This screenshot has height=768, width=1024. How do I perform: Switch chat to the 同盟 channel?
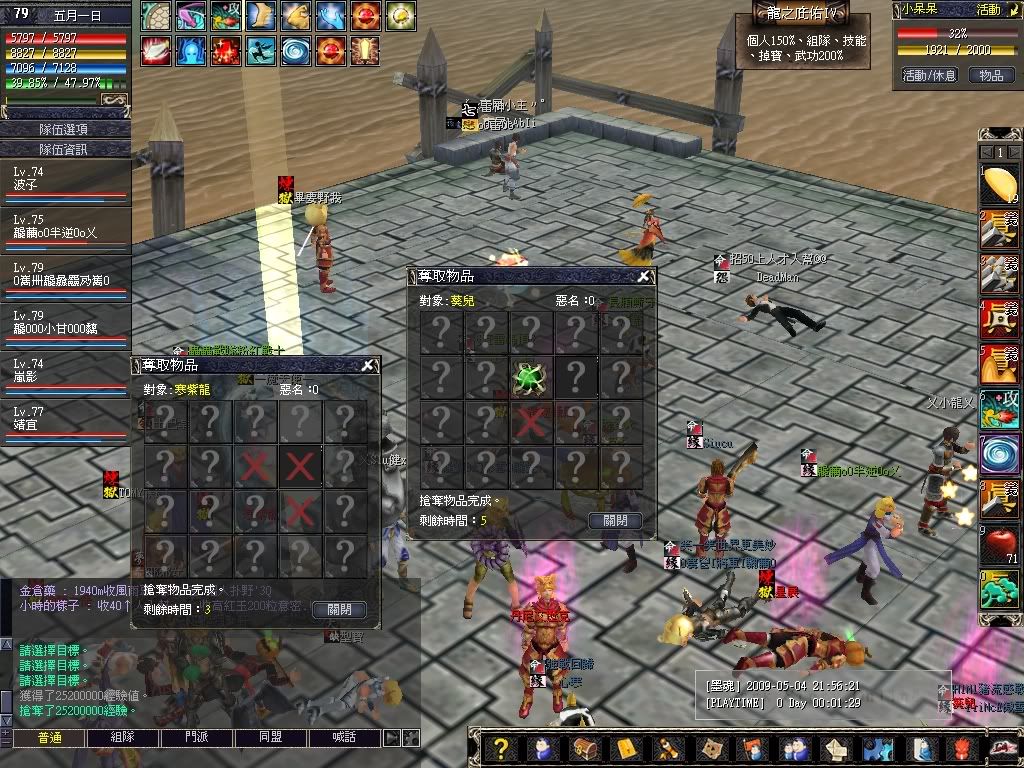pyautogui.click(x=271, y=738)
